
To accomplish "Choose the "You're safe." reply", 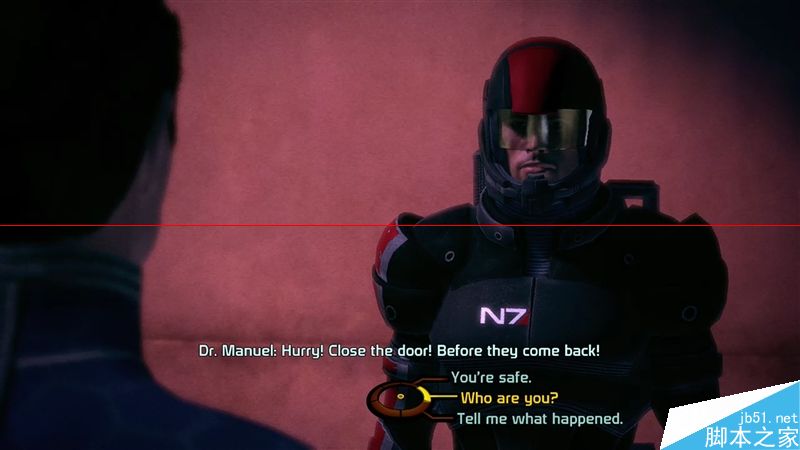I will (x=491, y=378).
